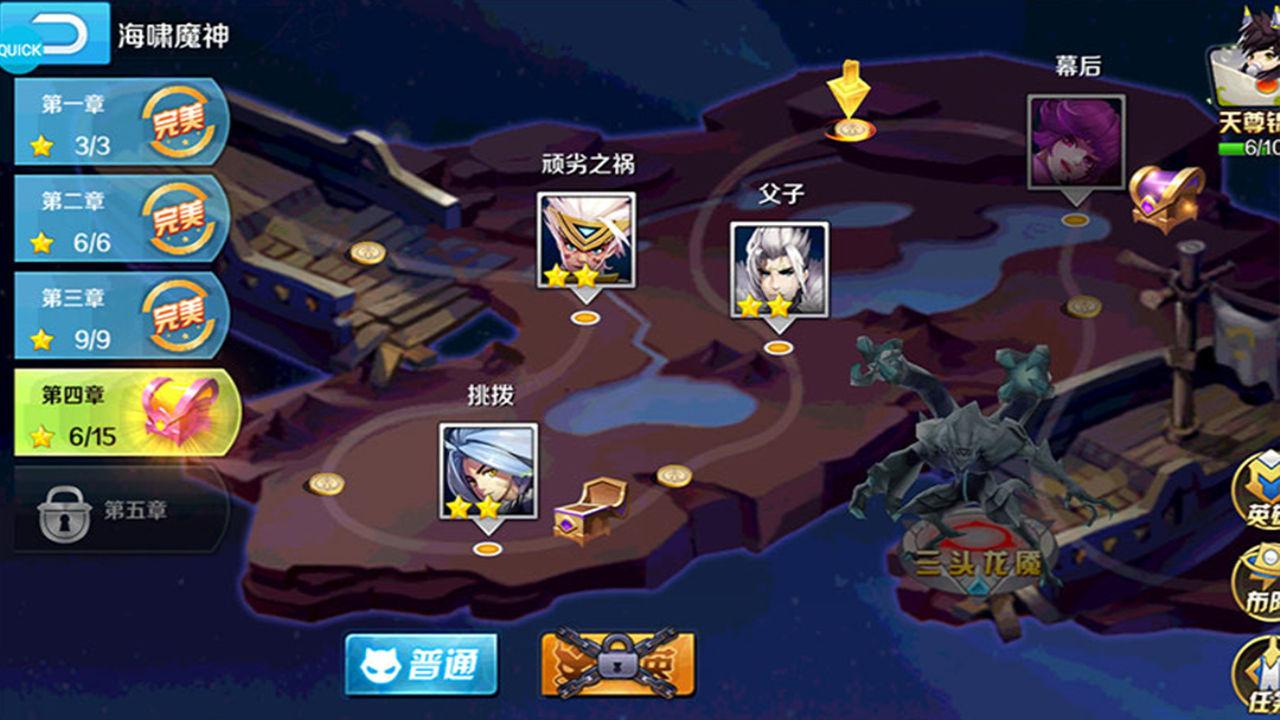Image resolution: width=1280 pixels, height=720 pixels.
Task: Open the 父子 stage portrait
Action: 780,270
